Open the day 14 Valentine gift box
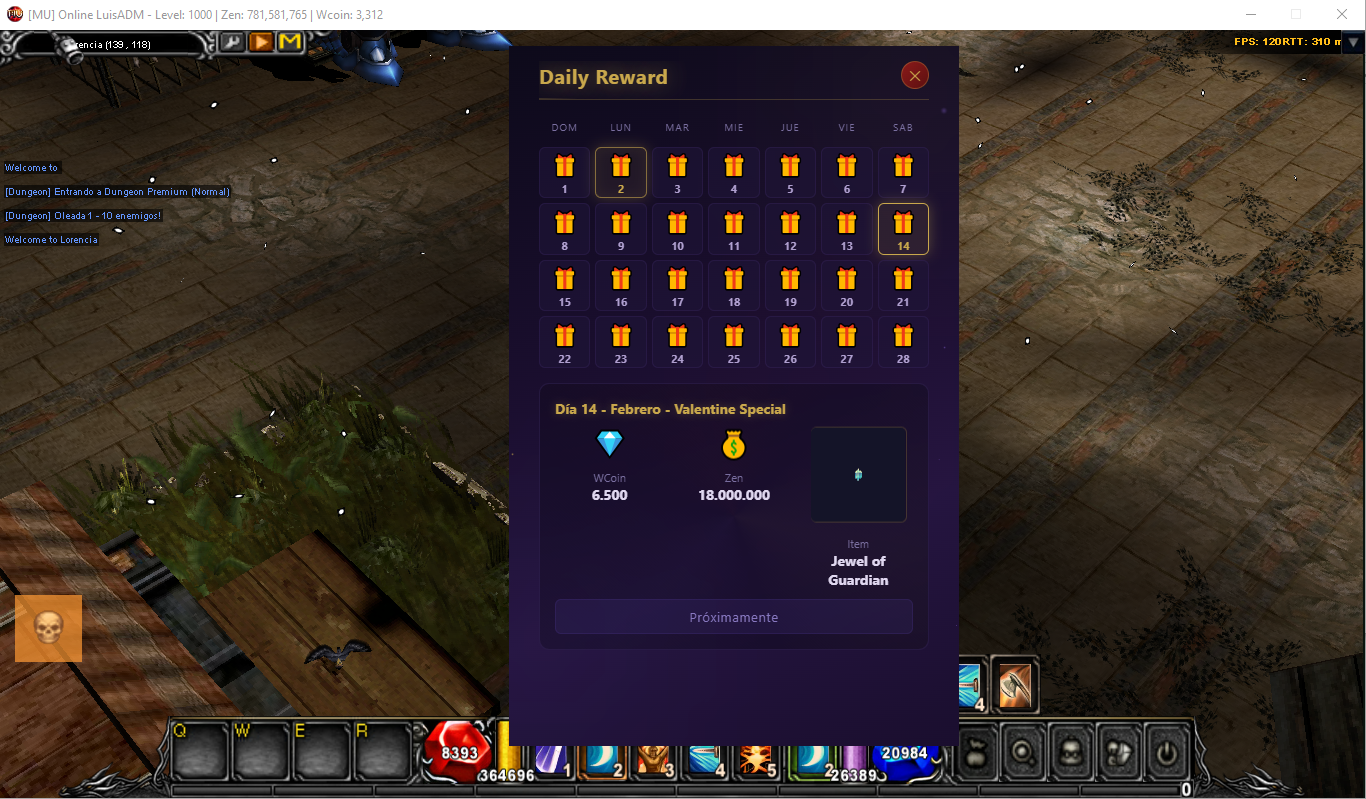 [x=903, y=228]
